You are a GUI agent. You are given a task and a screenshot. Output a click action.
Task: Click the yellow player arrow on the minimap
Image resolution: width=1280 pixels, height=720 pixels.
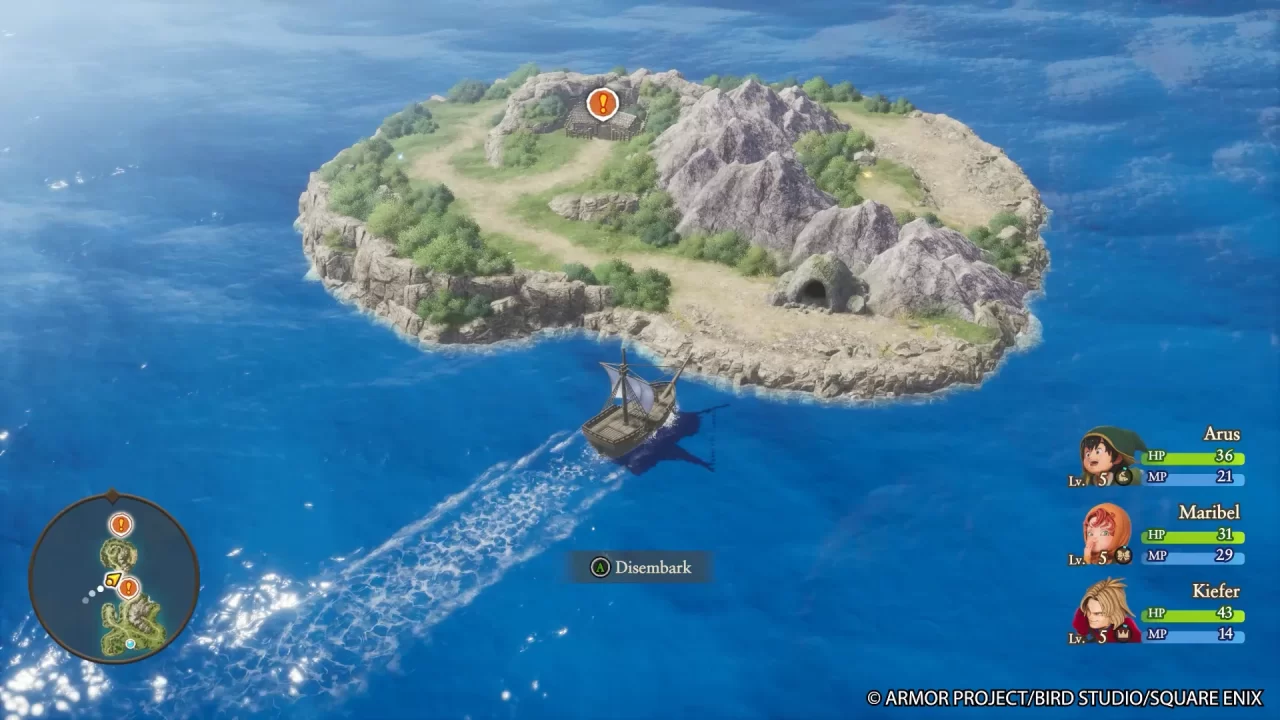click(x=113, y=580)
